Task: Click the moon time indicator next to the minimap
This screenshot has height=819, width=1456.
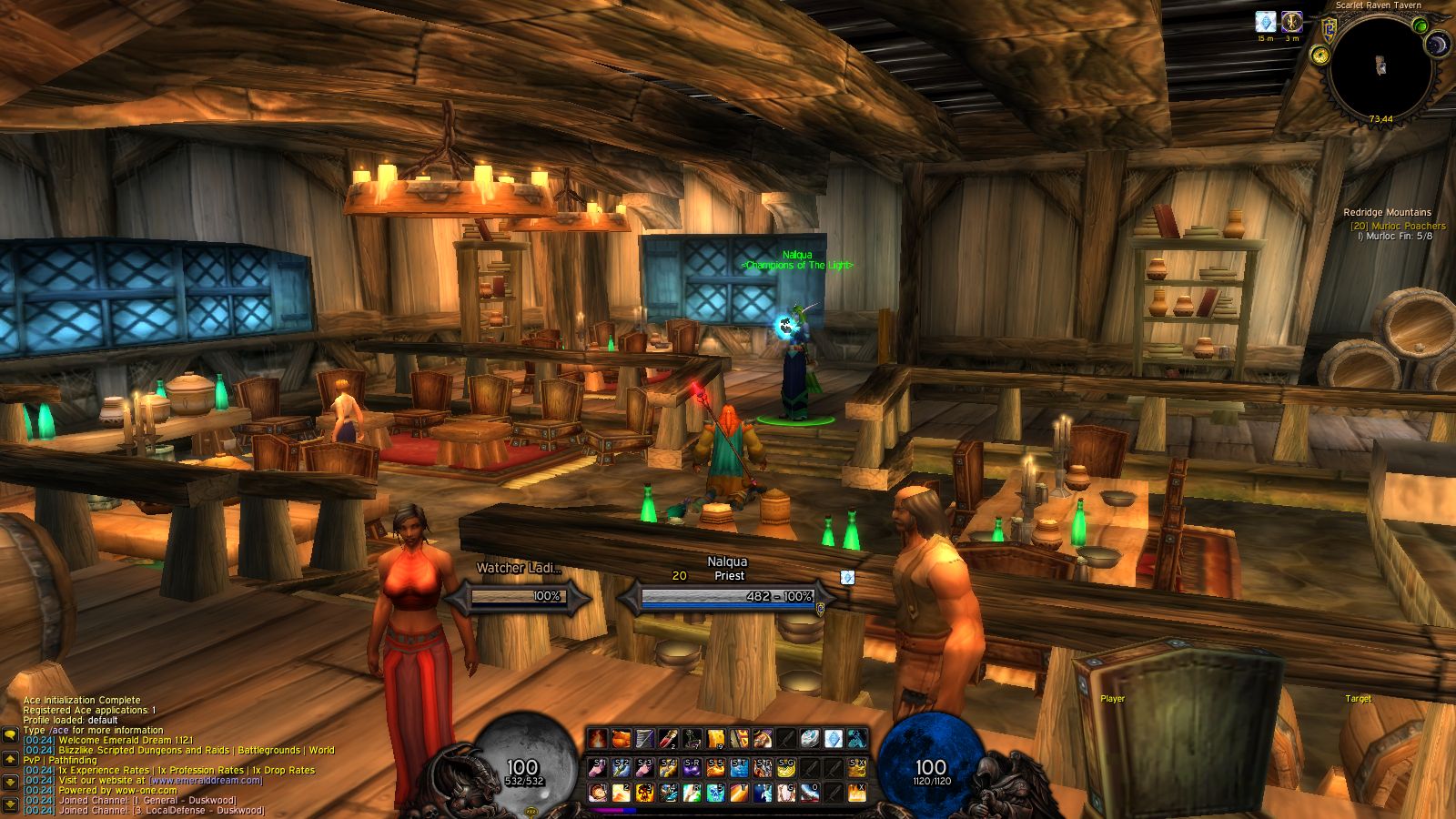Action: point(1438,44)
